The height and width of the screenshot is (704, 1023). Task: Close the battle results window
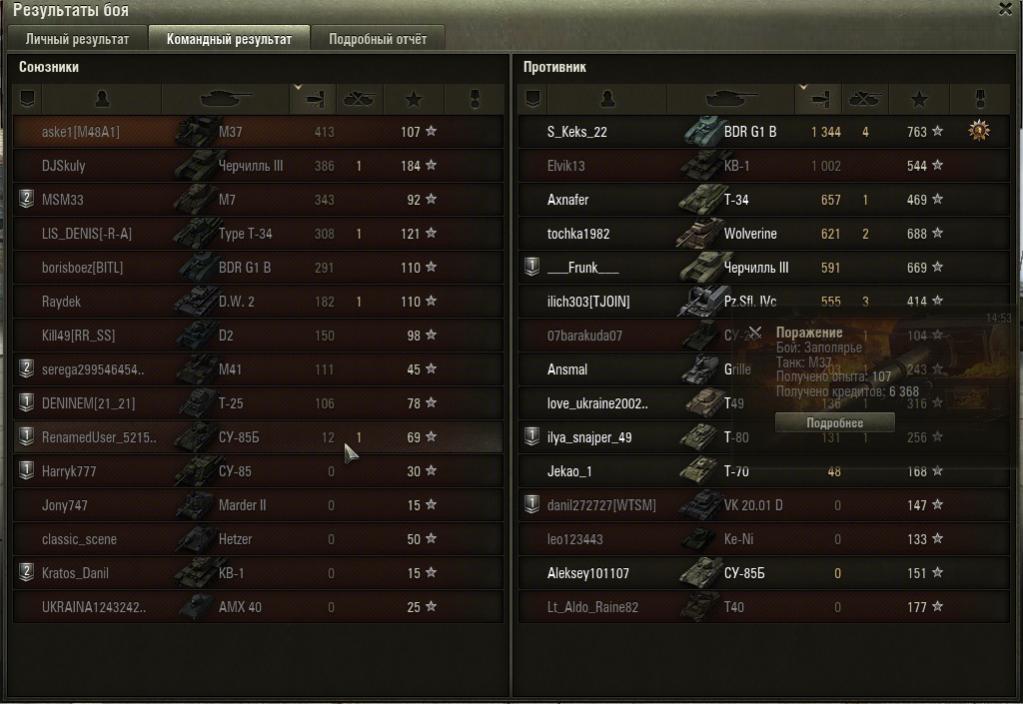pos(1005,9)
